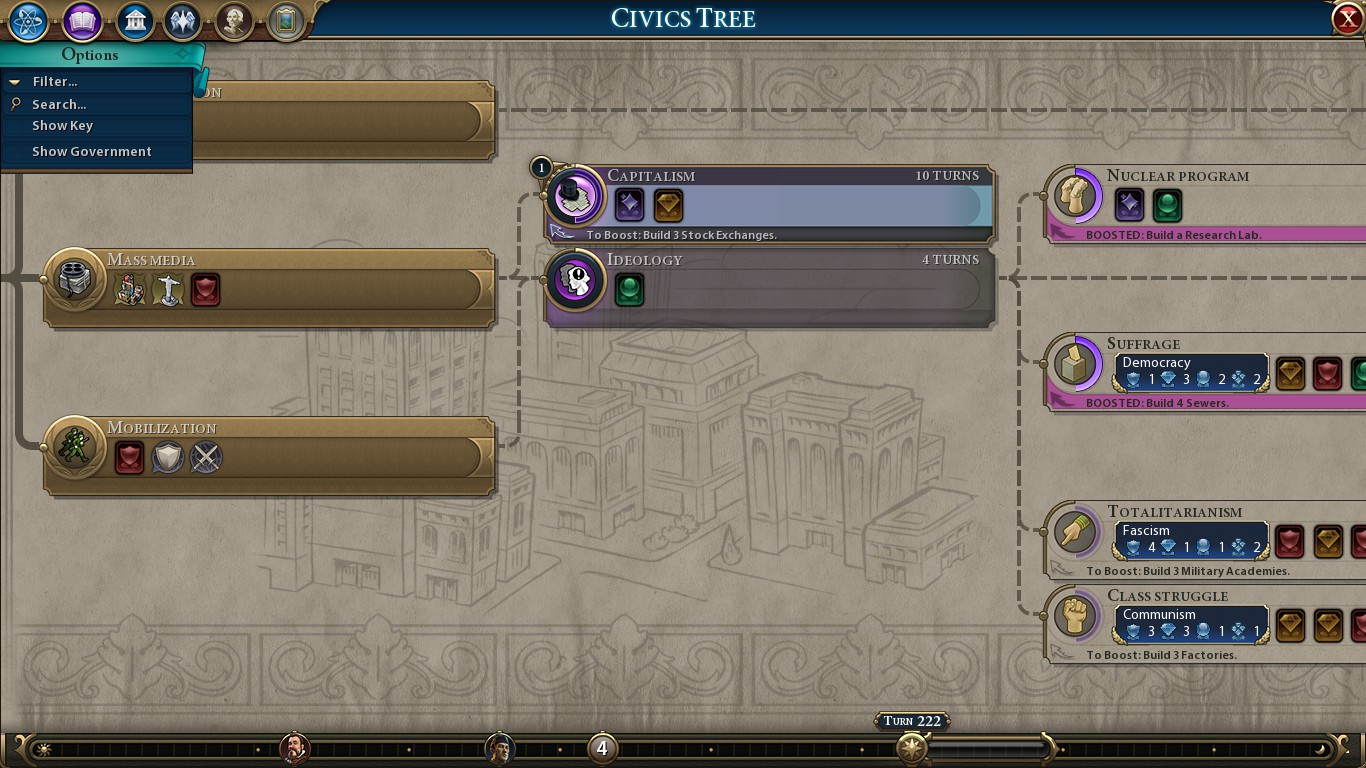Image resolution: width=1366 pixels, height=768 pixels.
Task: Click the Democracy government card under Suffrage
Action: 1190,370
